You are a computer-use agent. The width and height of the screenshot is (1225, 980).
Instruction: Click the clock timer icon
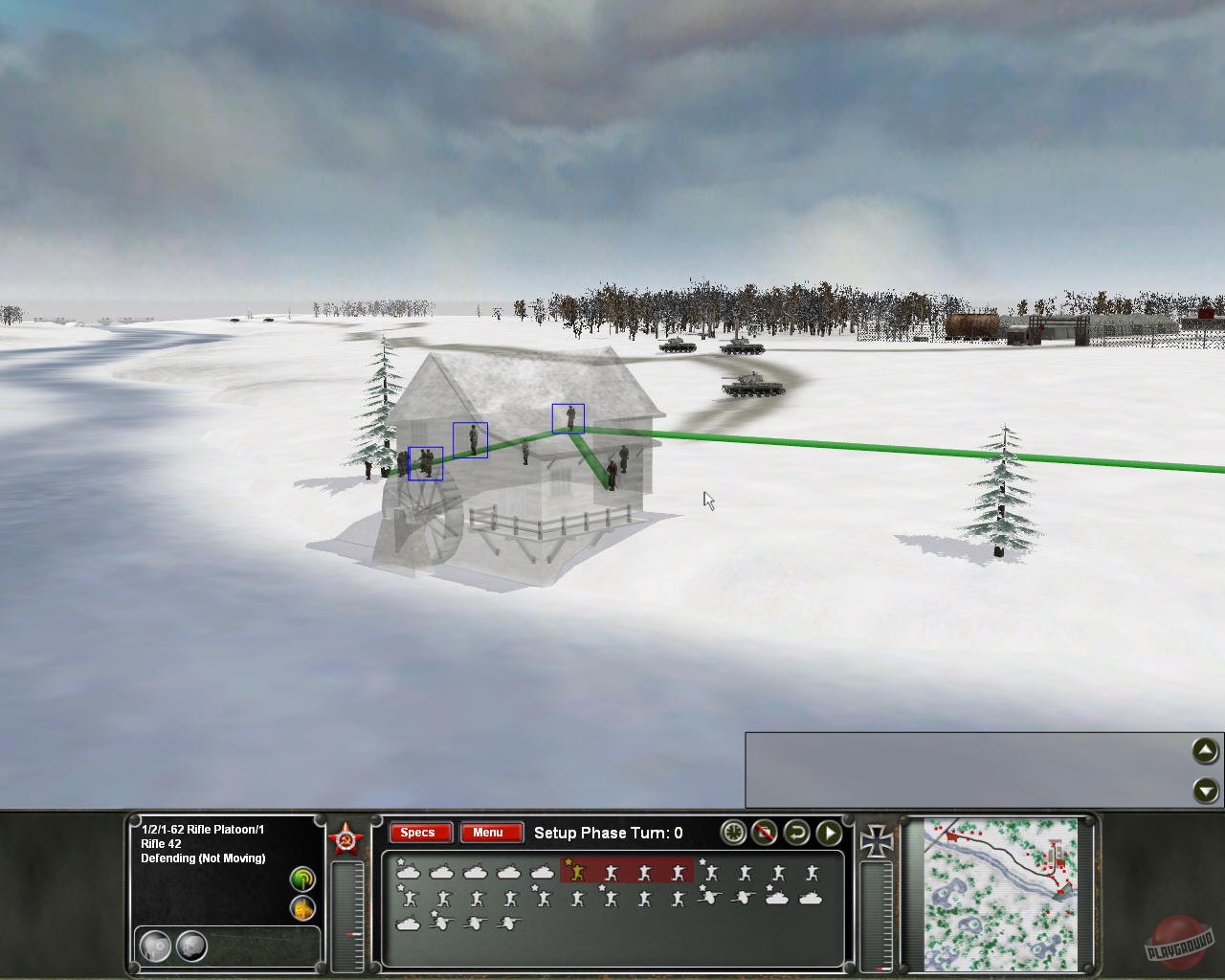point(732,833)
